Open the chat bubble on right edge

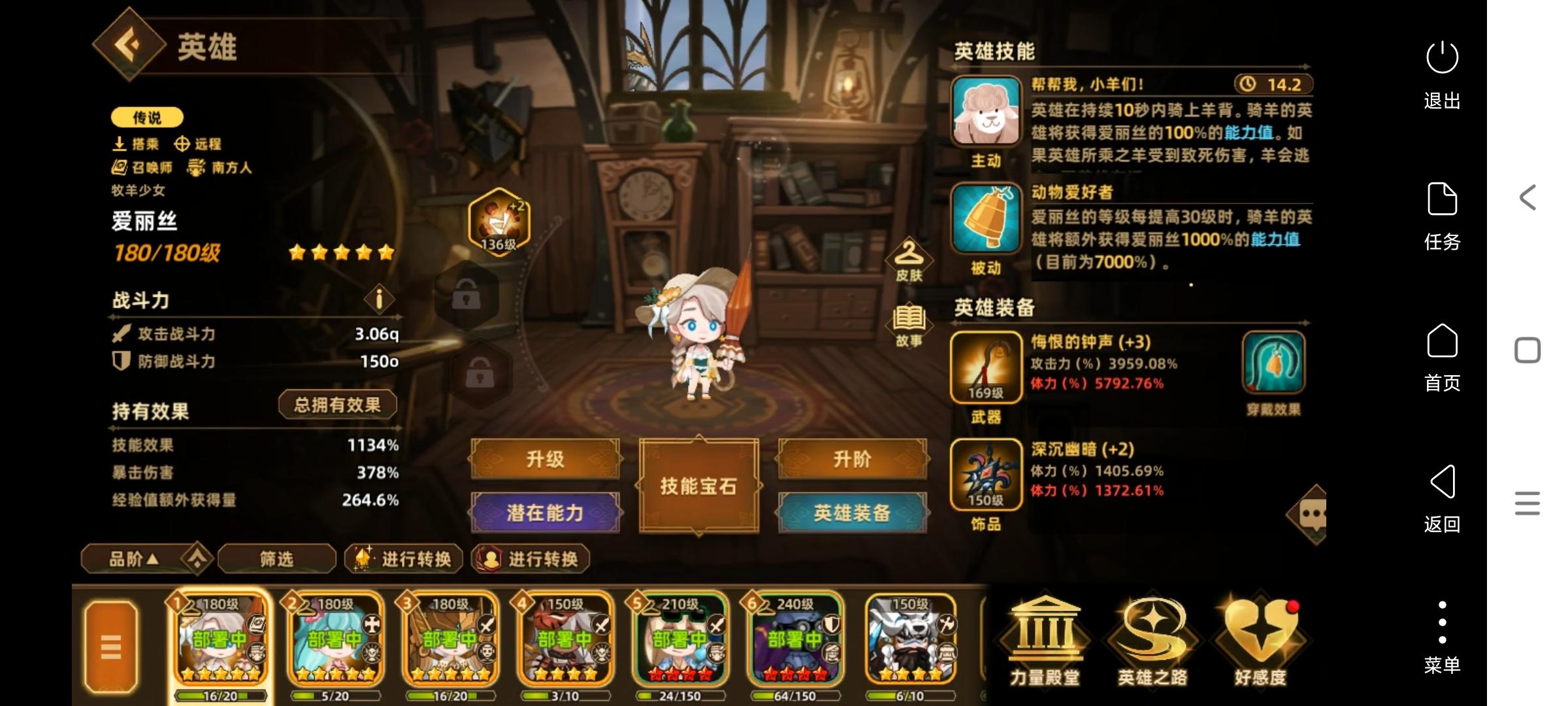point(1315,512)
